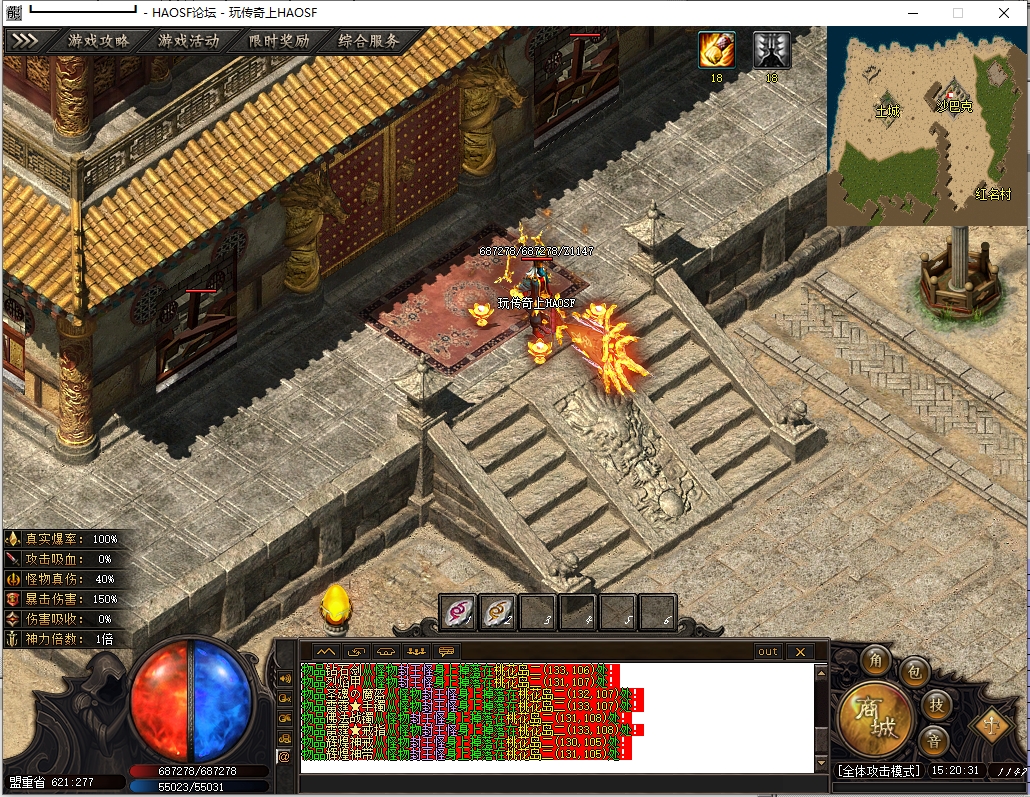Use the red swirl item in hotbar slot 1
This screenshot has height=797, width=1030.
tap(459, 612)
